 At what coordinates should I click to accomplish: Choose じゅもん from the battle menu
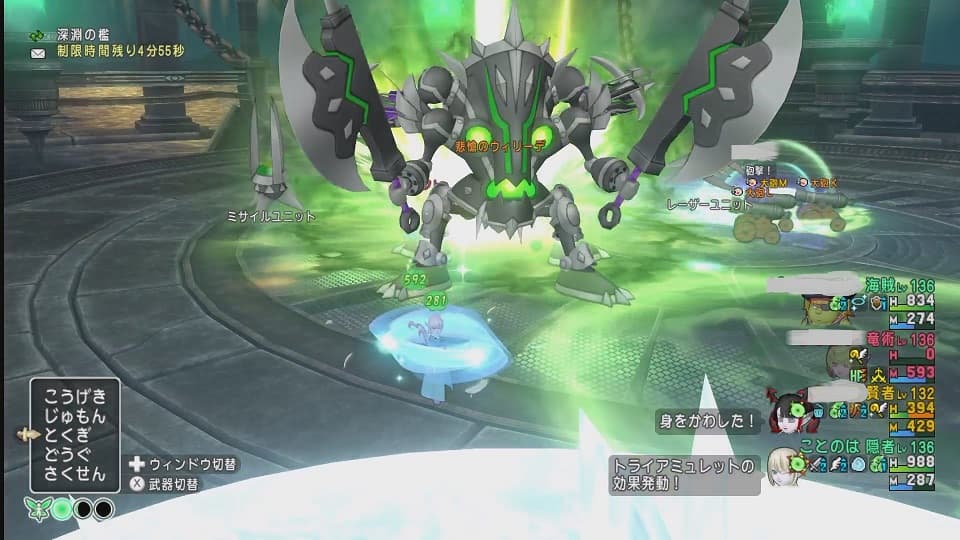[x=74, y=415]
